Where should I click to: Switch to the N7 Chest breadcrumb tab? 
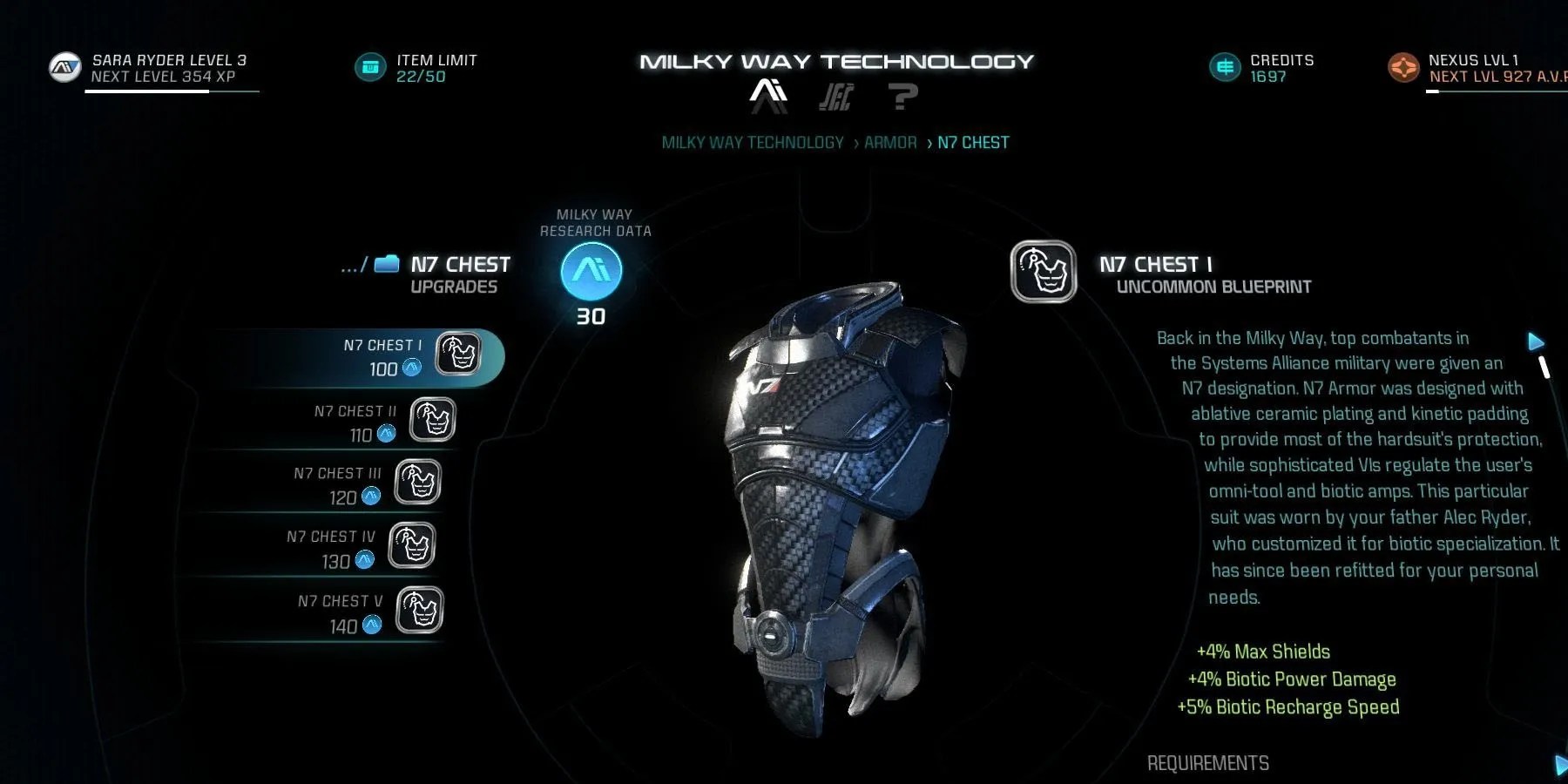[x=973, y=142]
